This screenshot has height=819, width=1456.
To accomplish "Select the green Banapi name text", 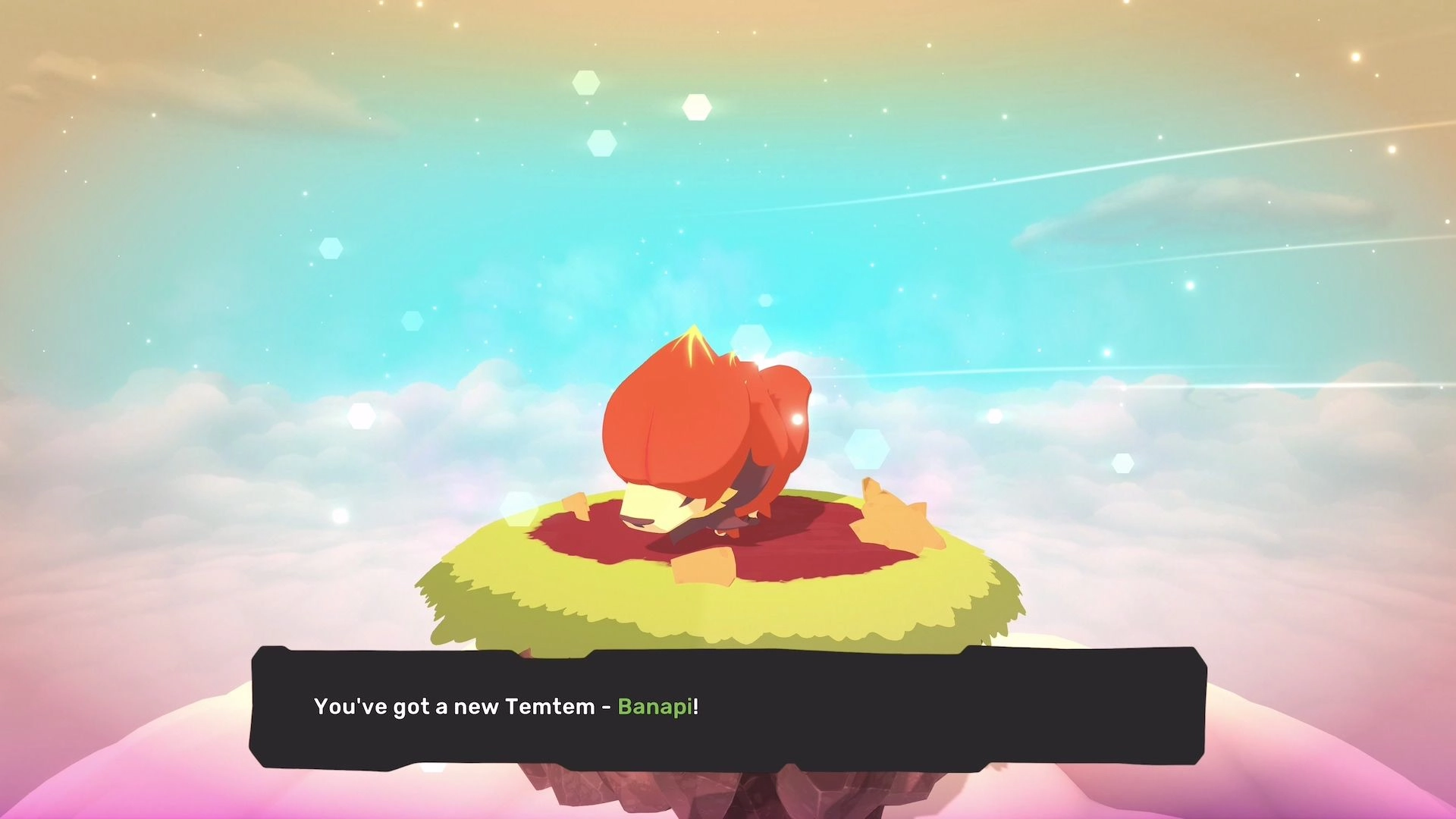I will point(655,704).
